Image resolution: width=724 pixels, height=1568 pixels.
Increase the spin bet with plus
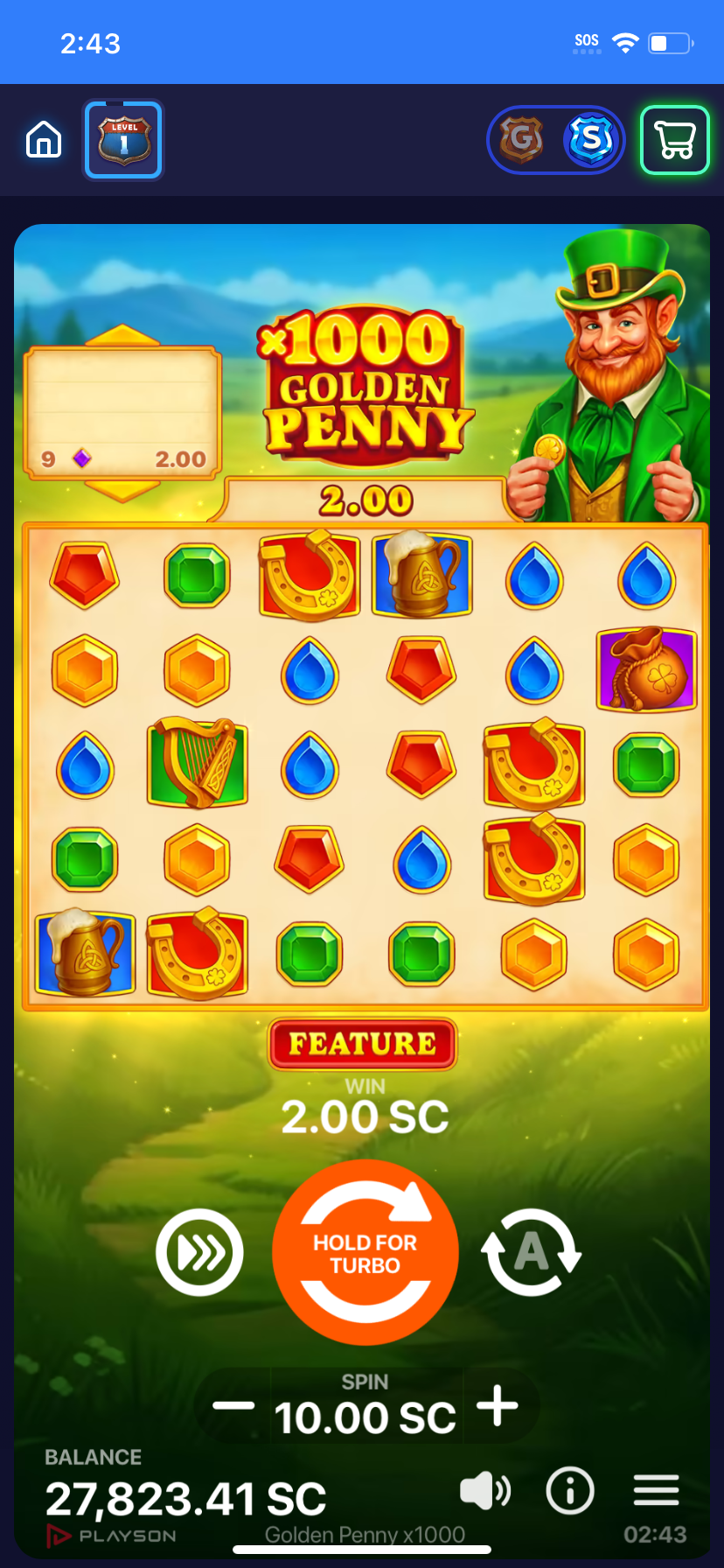click(498, 1406)
